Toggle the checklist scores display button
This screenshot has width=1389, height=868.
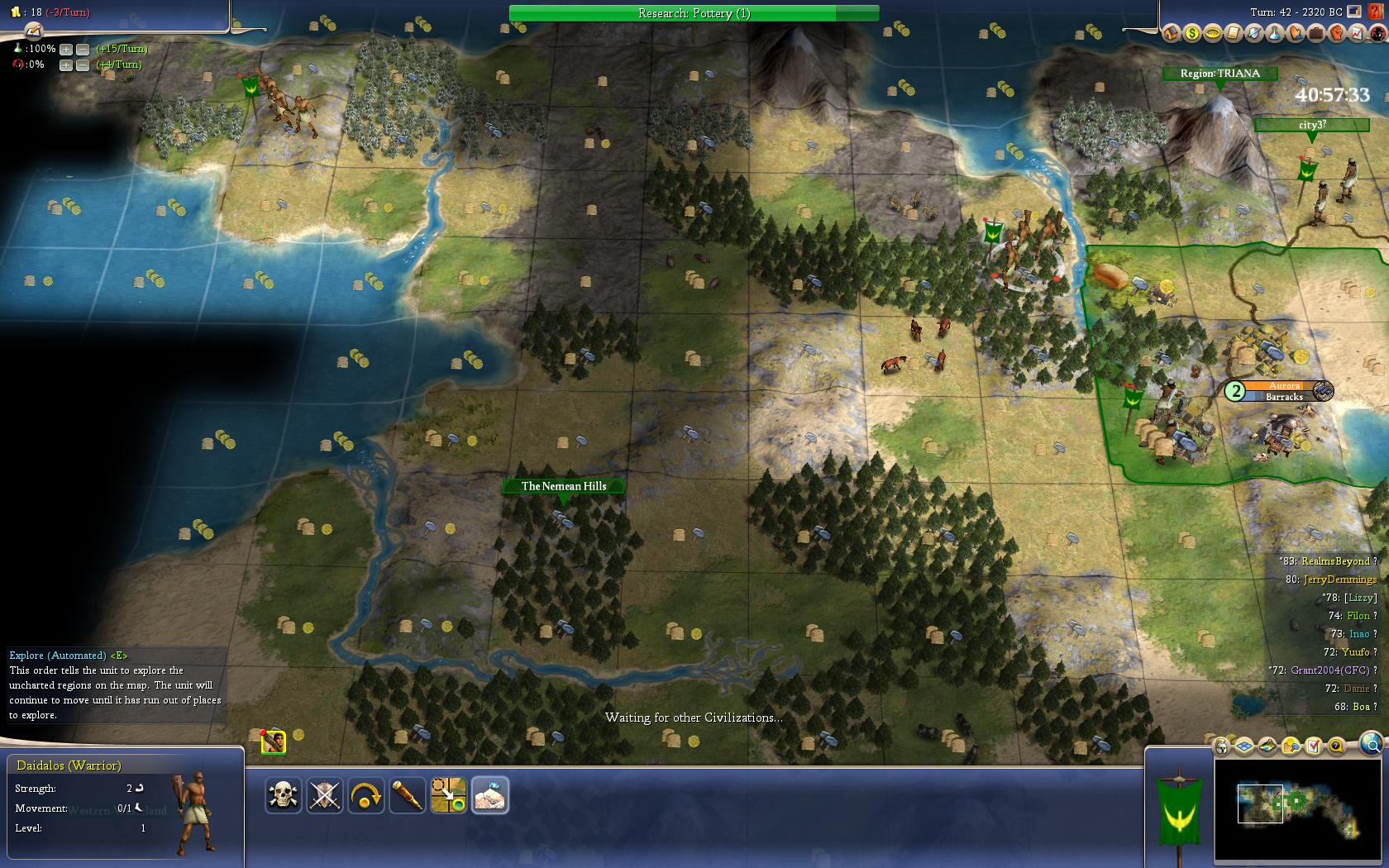click(1314, 747)
